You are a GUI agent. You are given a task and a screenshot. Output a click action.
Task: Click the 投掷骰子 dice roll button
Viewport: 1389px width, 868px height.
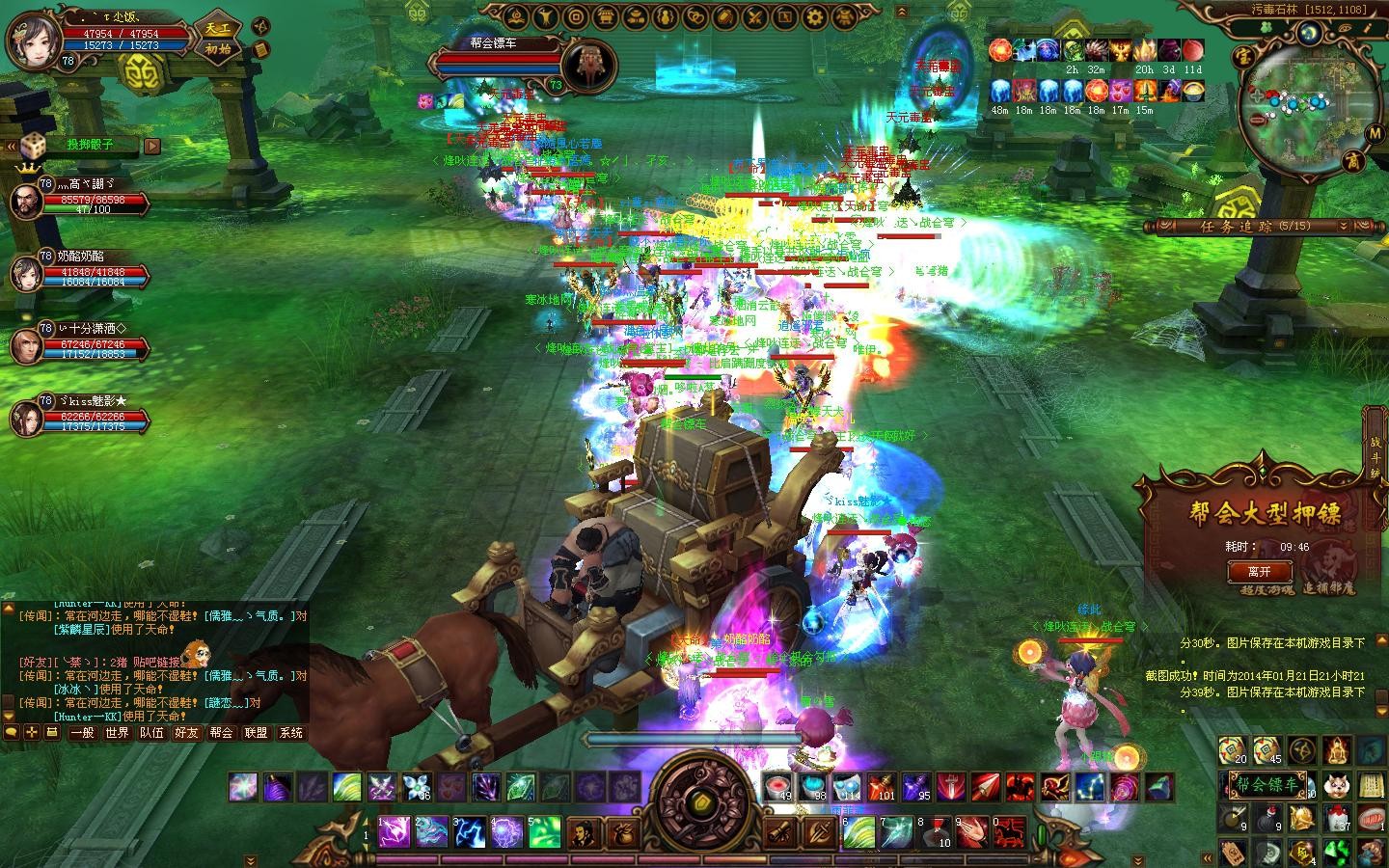90,146
